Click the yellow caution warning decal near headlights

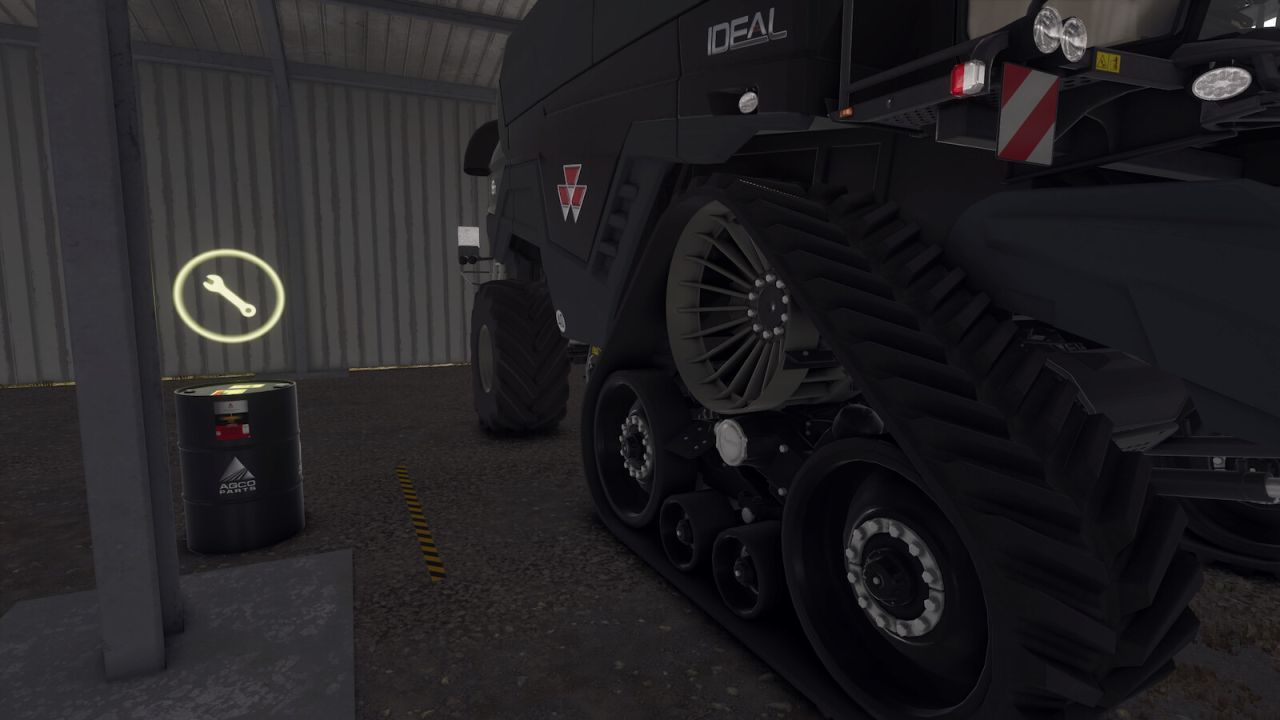pos(1110,60)
